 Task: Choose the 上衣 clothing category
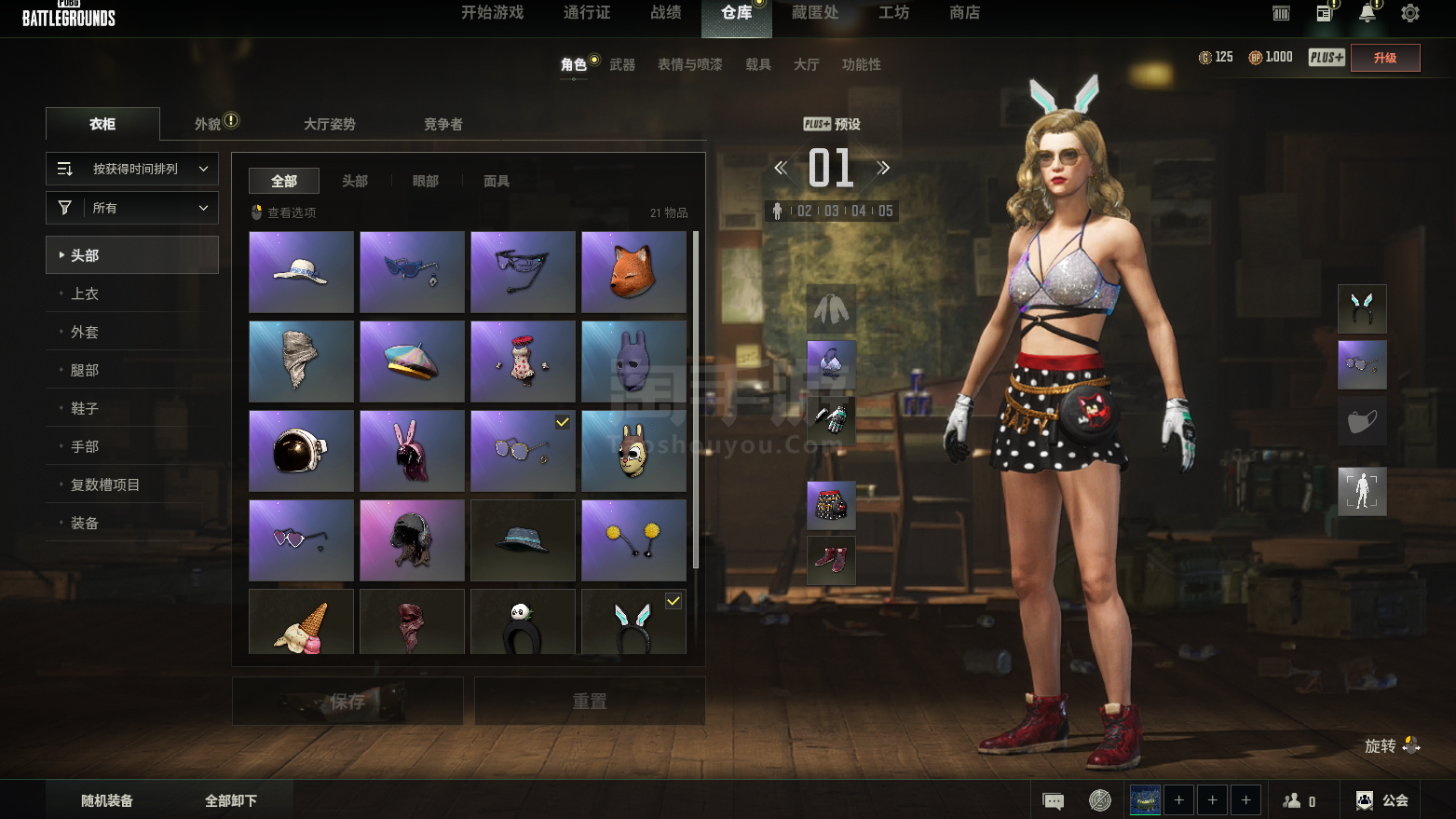tap(85, 293)
